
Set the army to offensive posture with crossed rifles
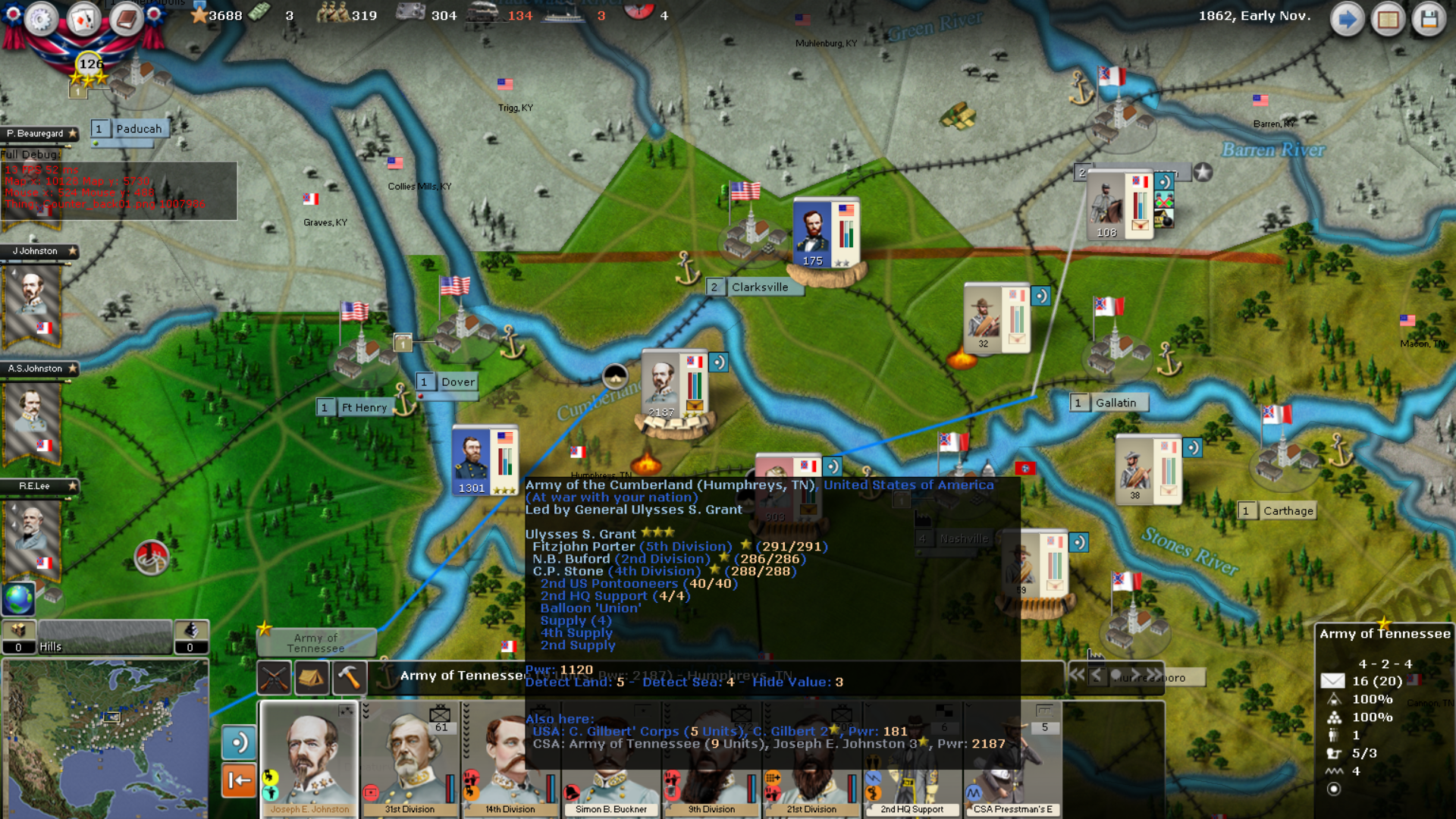(274, 677)
